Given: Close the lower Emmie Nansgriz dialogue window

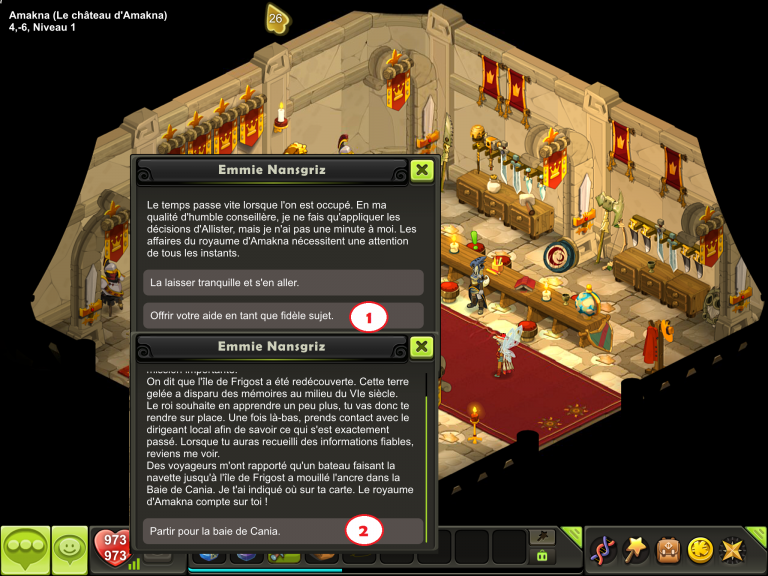Looking at the screenshot, I should pyautogui.click(x=422, y=346).
